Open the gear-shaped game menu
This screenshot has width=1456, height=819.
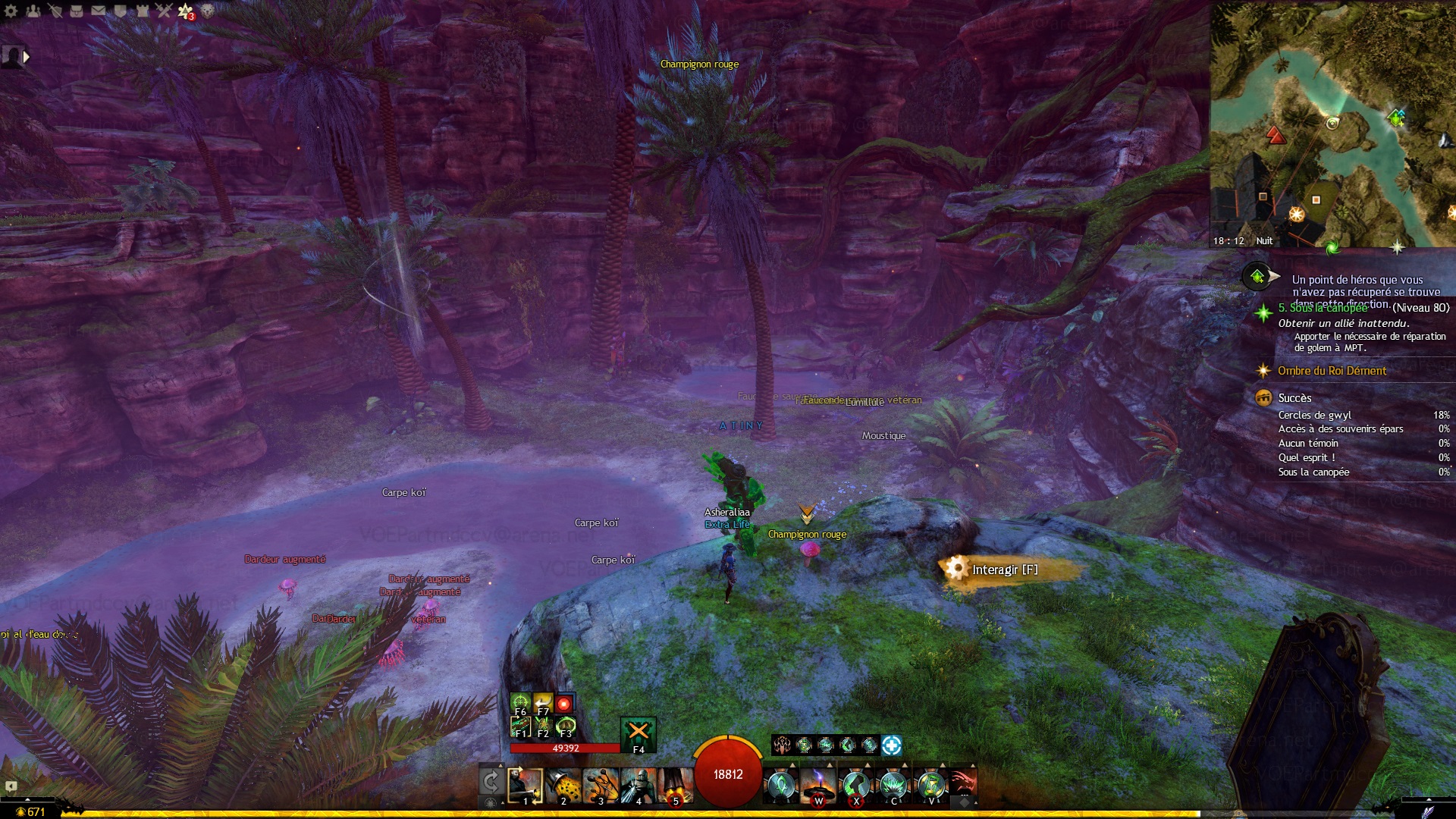coord(11,11)
